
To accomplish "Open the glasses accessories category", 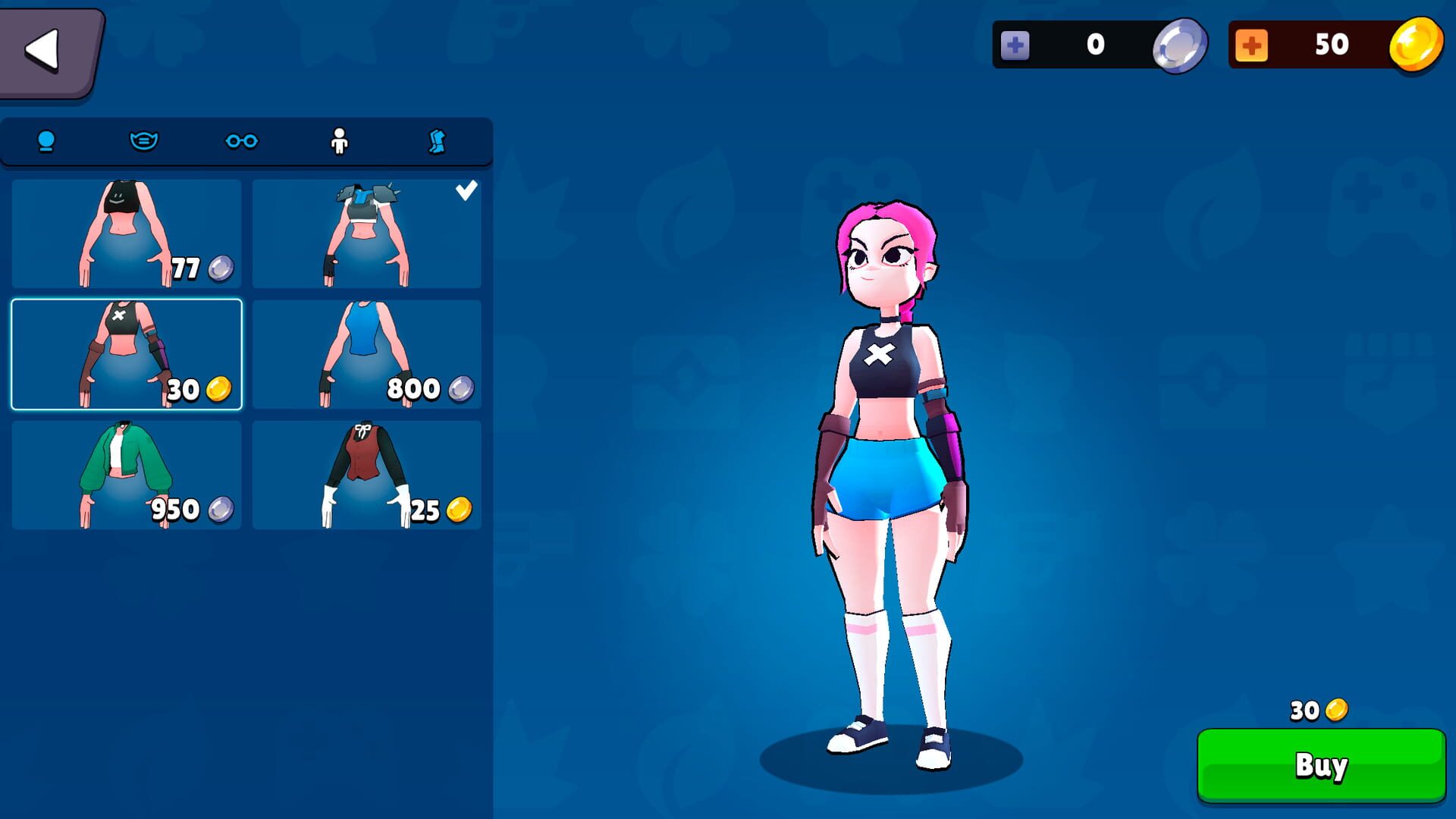I will click(x=243, y=141).
